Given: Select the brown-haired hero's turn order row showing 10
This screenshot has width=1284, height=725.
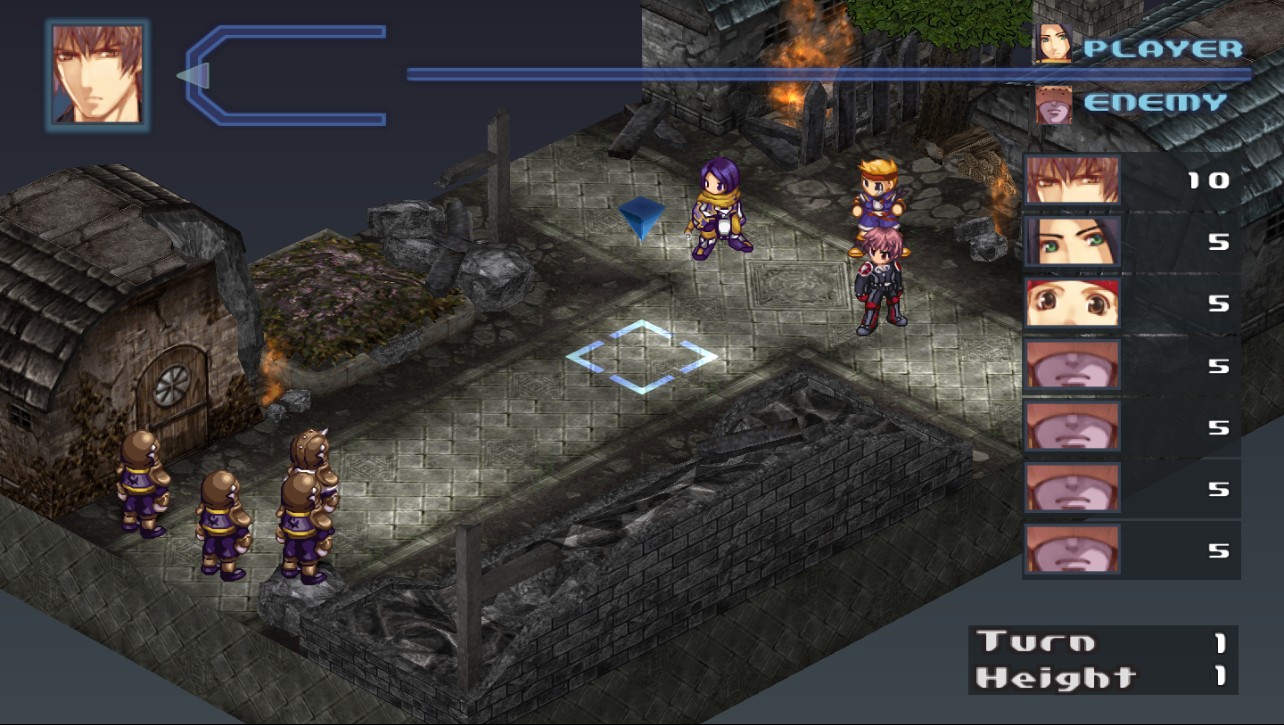Looking at the screenshot, I should click(1130, 181).
